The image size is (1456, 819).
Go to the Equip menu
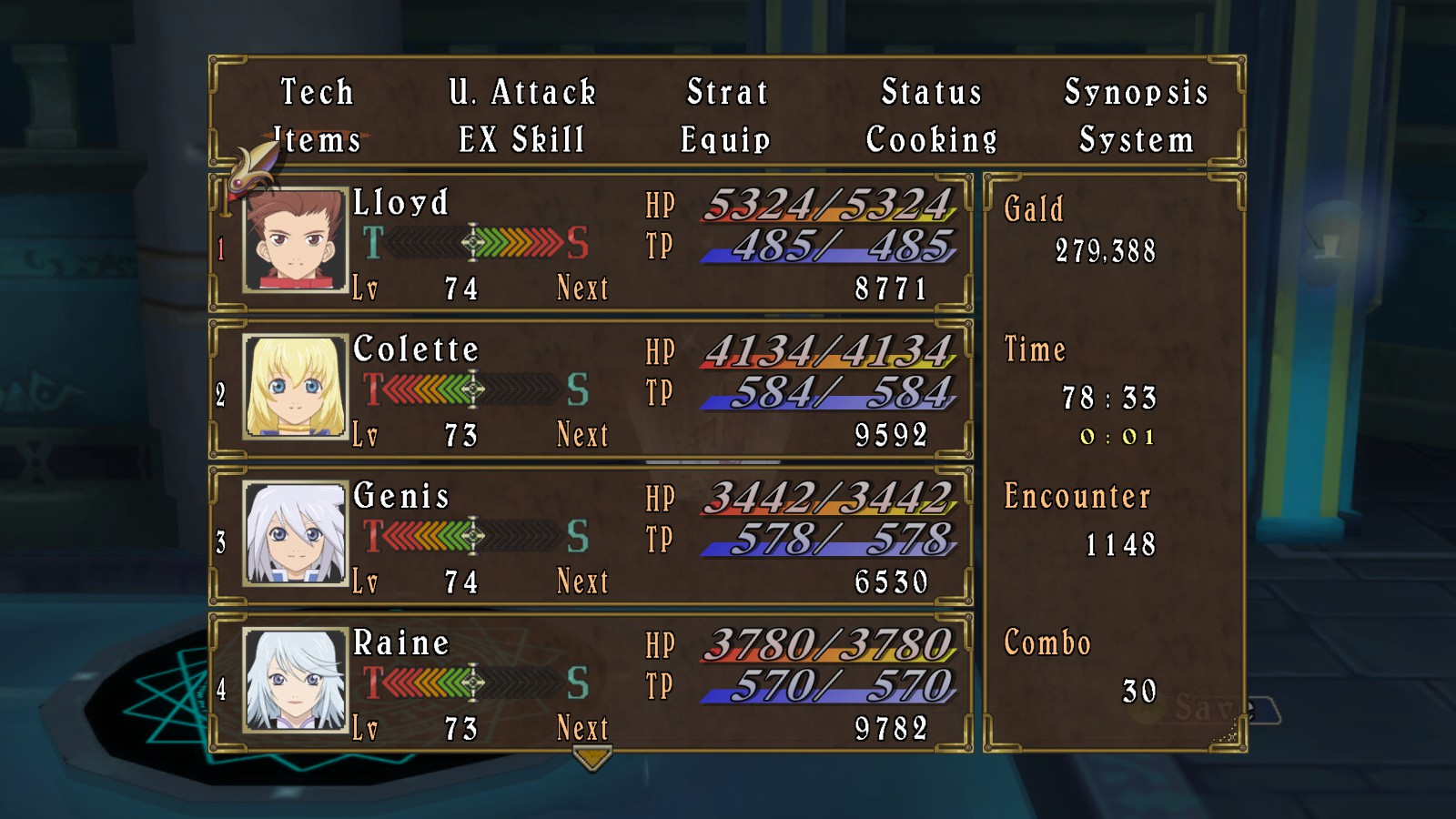pos(726,140)
